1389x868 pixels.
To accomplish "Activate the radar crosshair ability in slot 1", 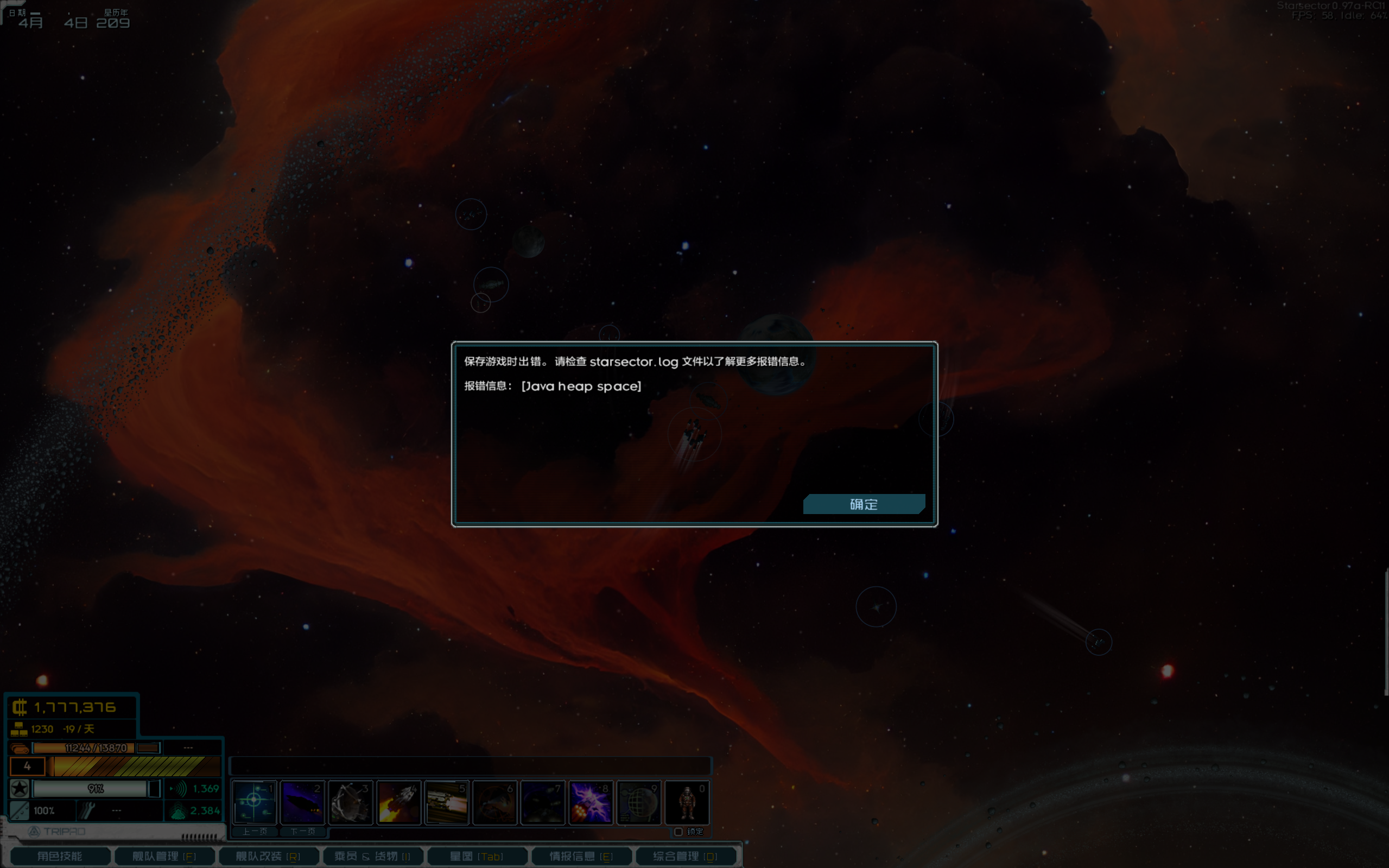I will point(253,802).
